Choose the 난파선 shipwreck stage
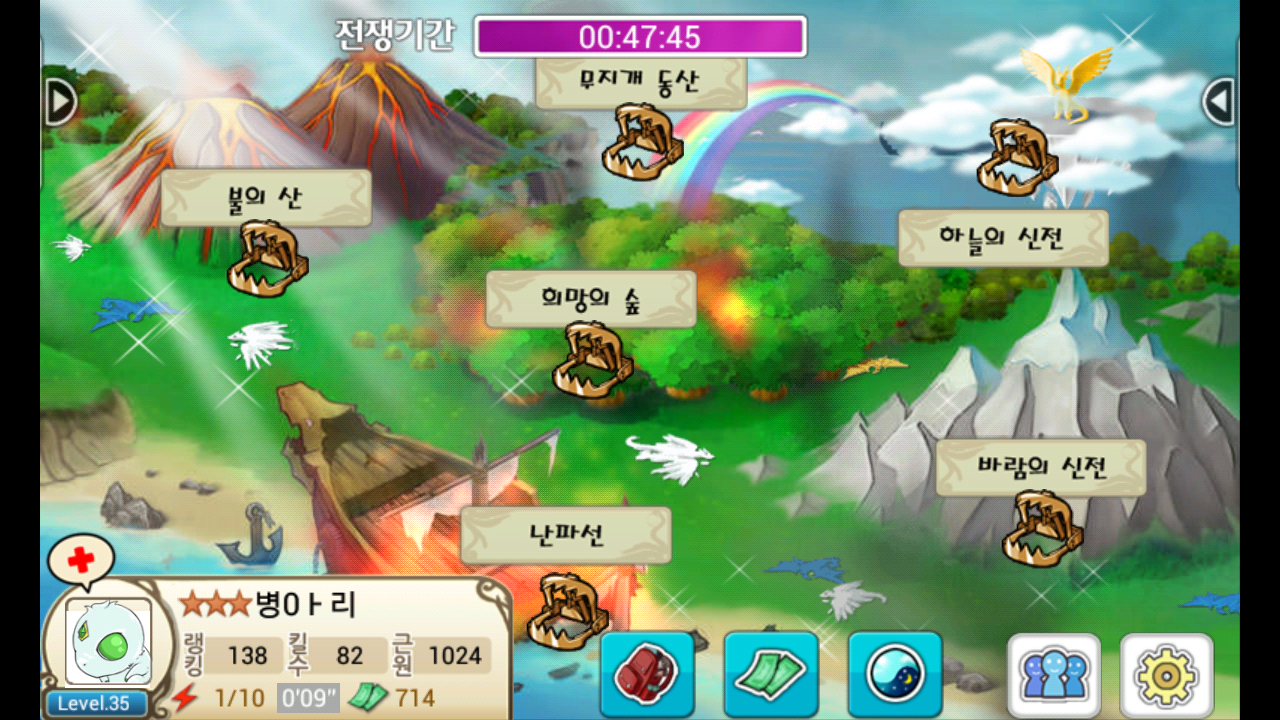This screenshot has height=720, width=1280. 566,535
